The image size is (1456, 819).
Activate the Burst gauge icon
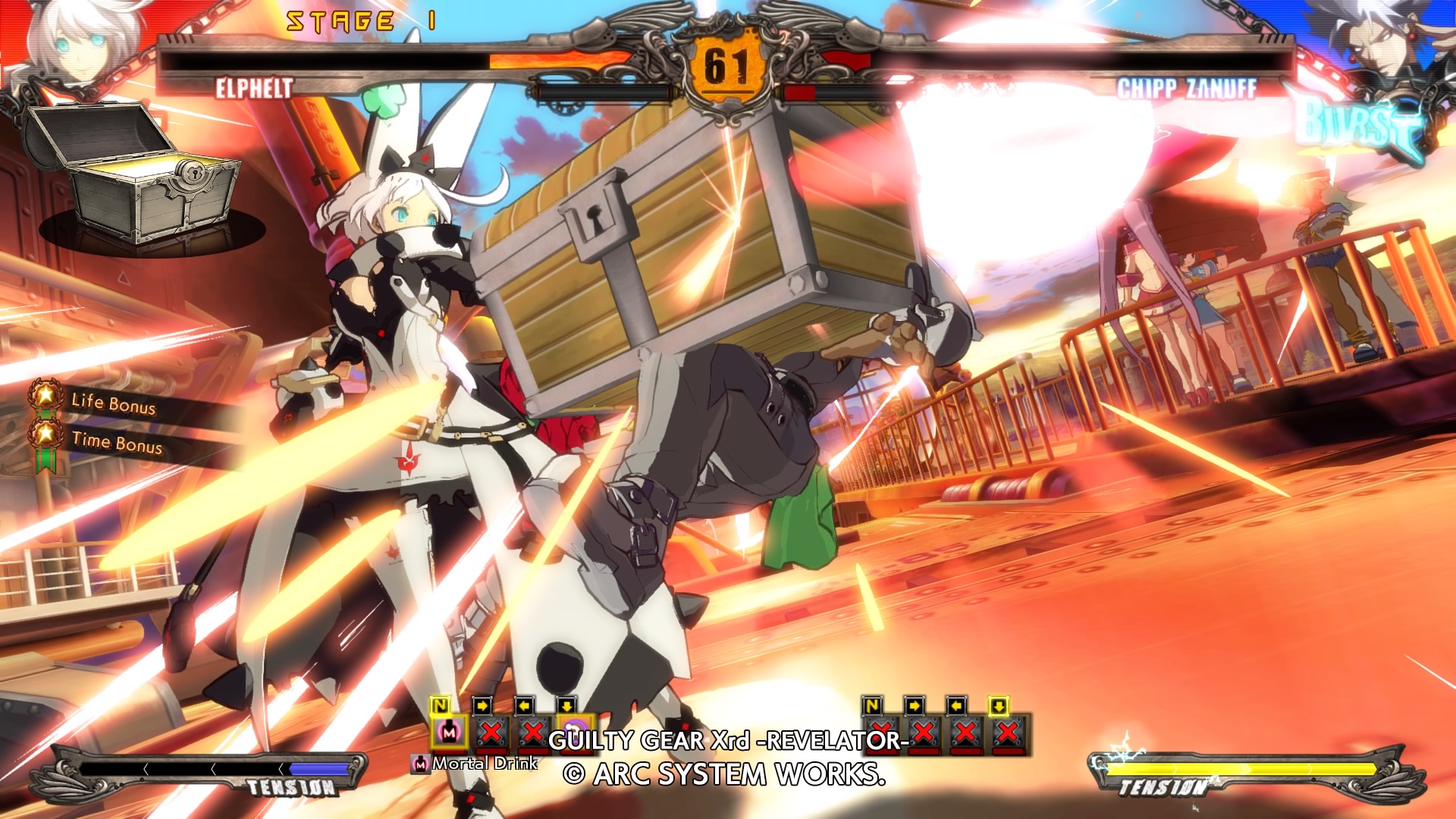tap(1357, 129)
